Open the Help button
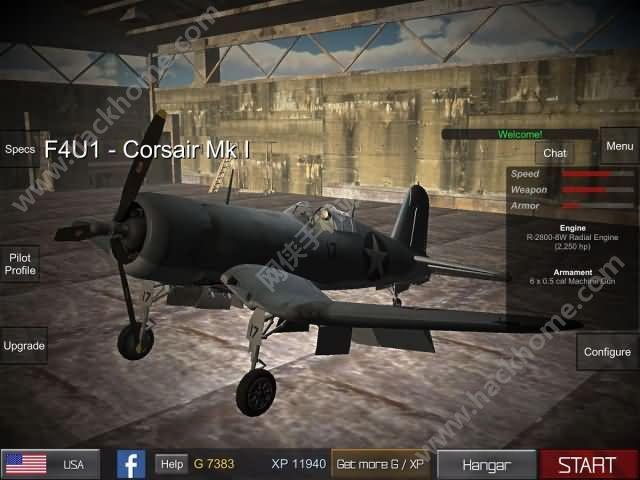 172,464
